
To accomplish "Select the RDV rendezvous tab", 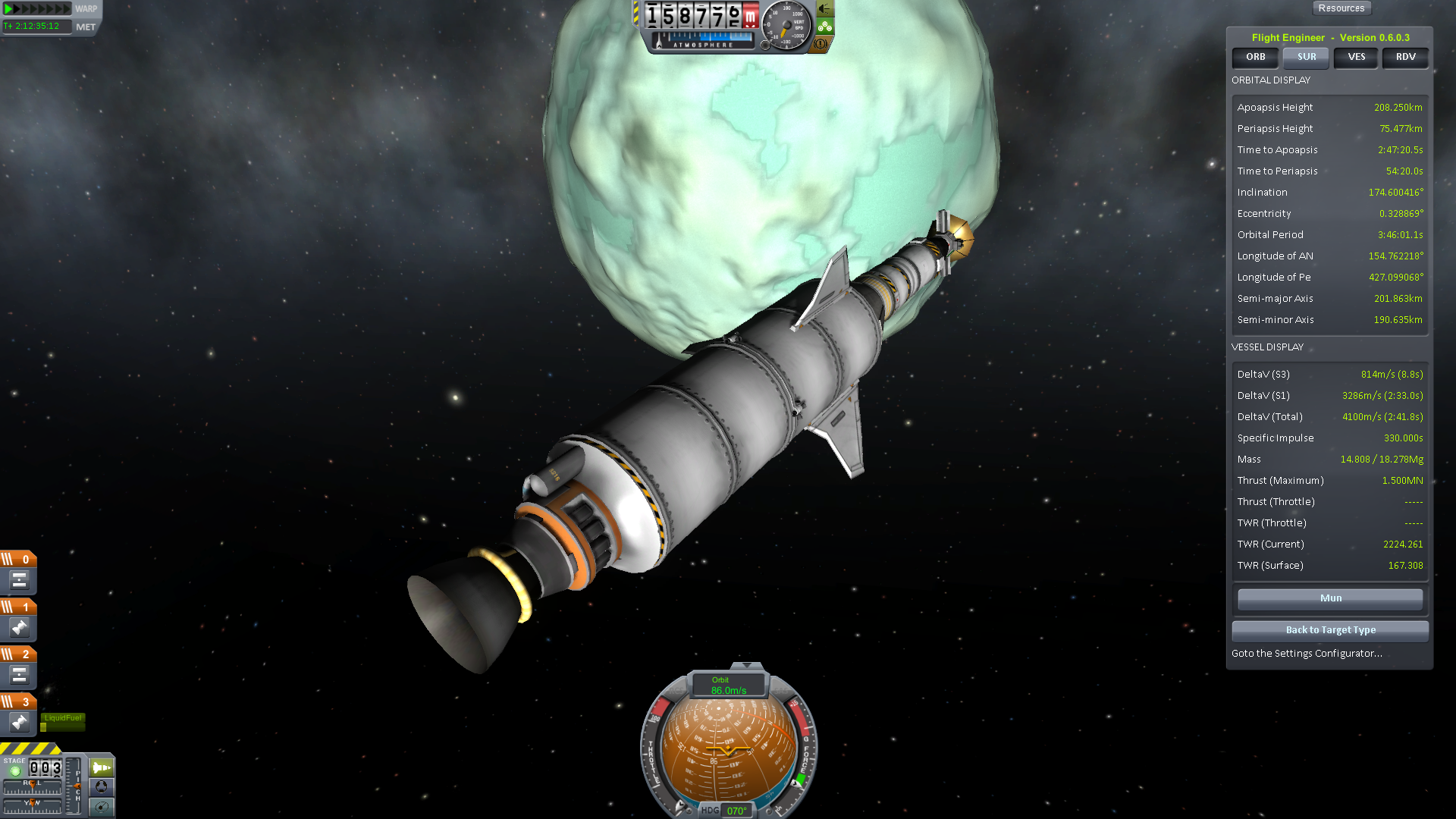I will pyautogui.click(x=1405, y=57).
